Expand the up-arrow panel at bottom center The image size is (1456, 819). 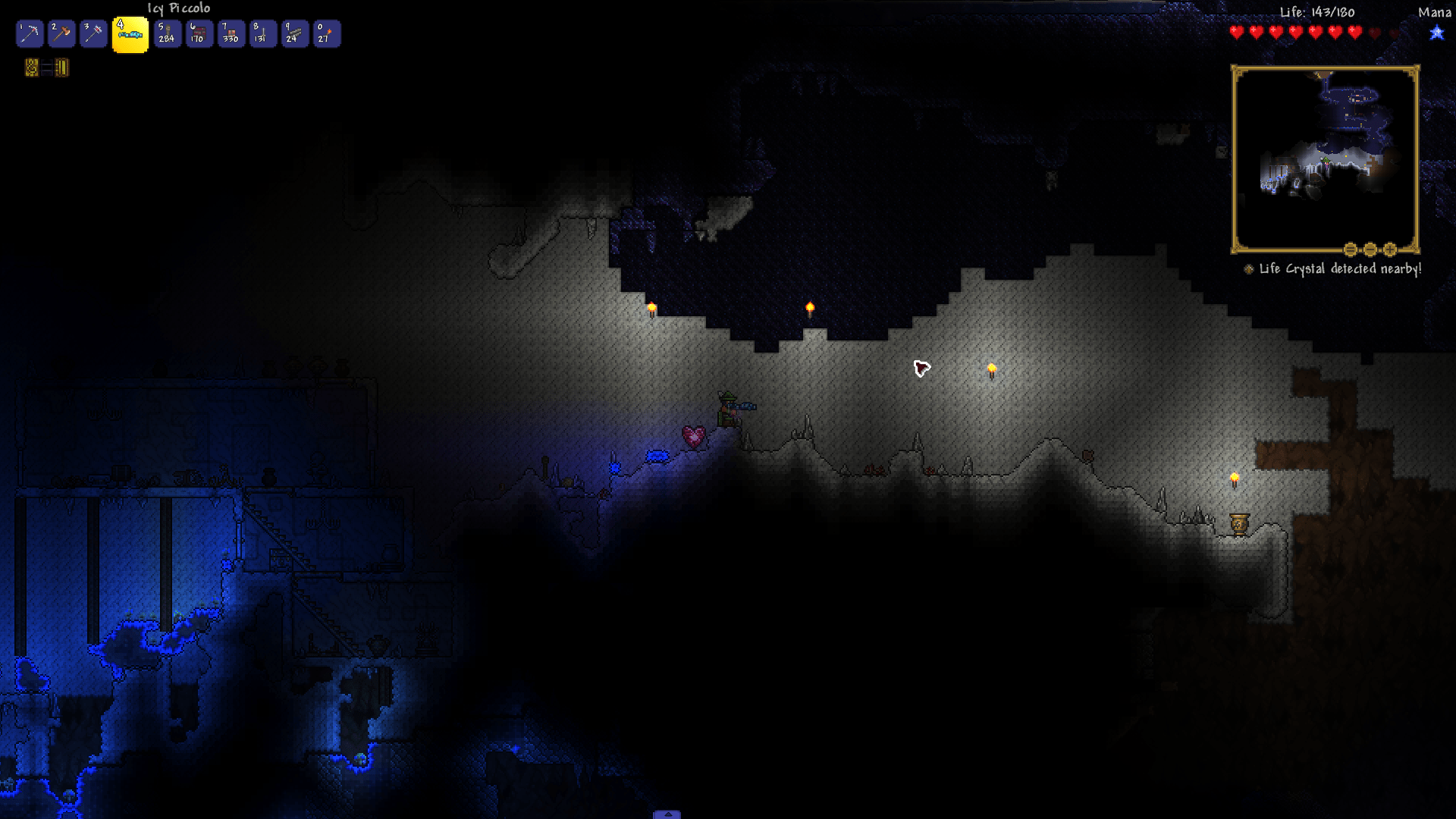(x=667, y=814)
